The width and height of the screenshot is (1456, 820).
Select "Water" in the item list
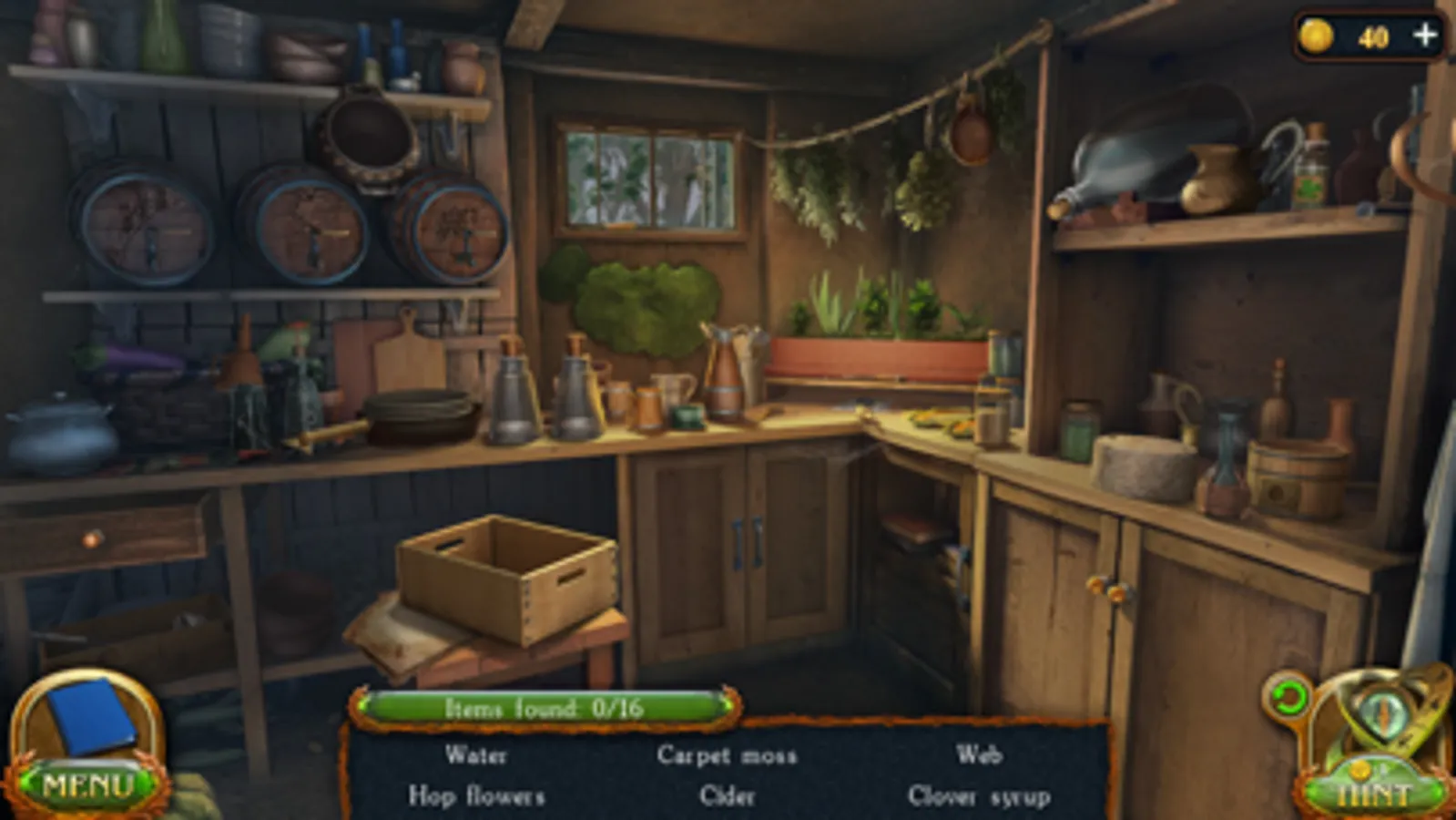click(476, 754)
